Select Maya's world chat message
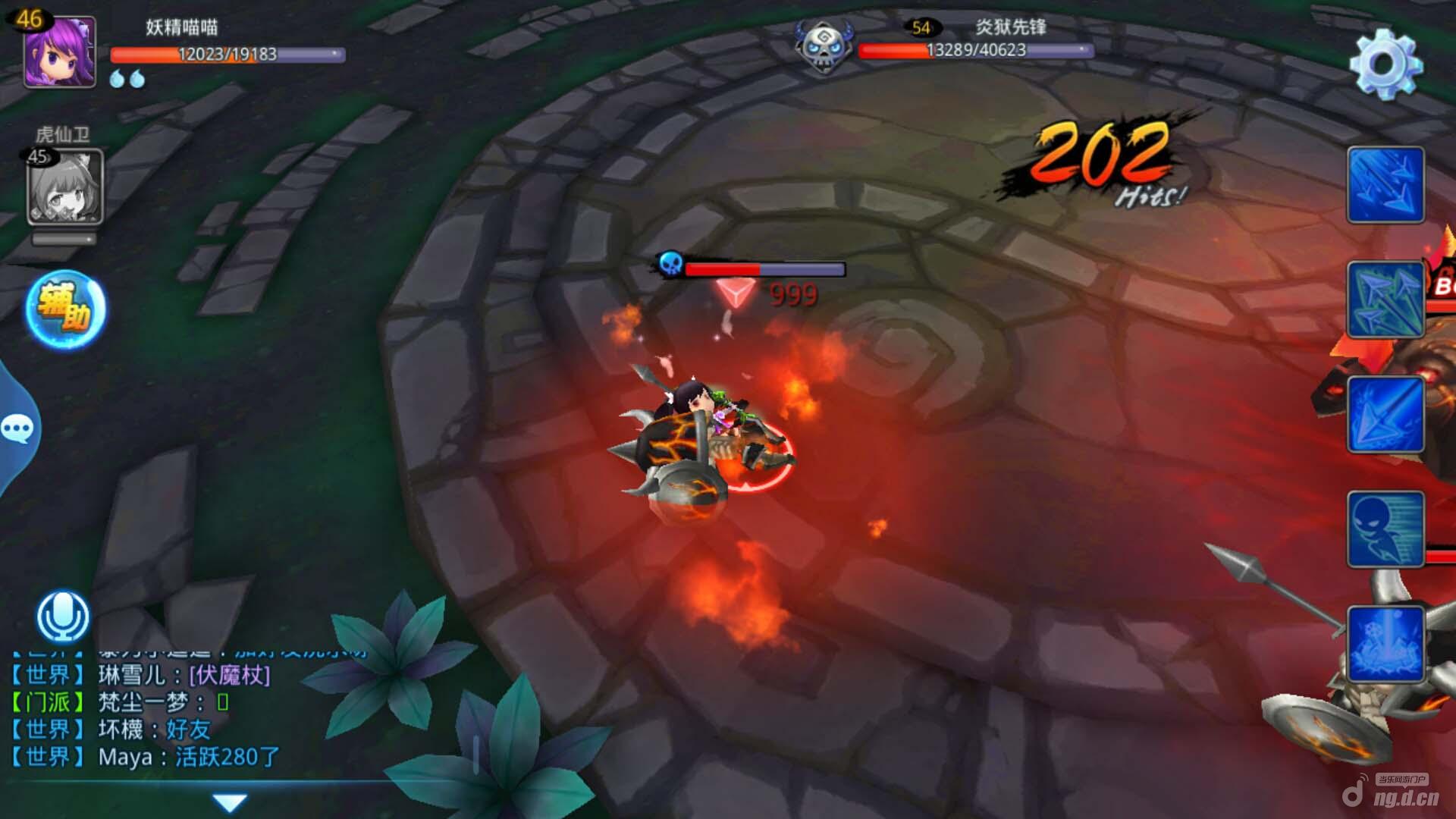 [x=188, y=757]
